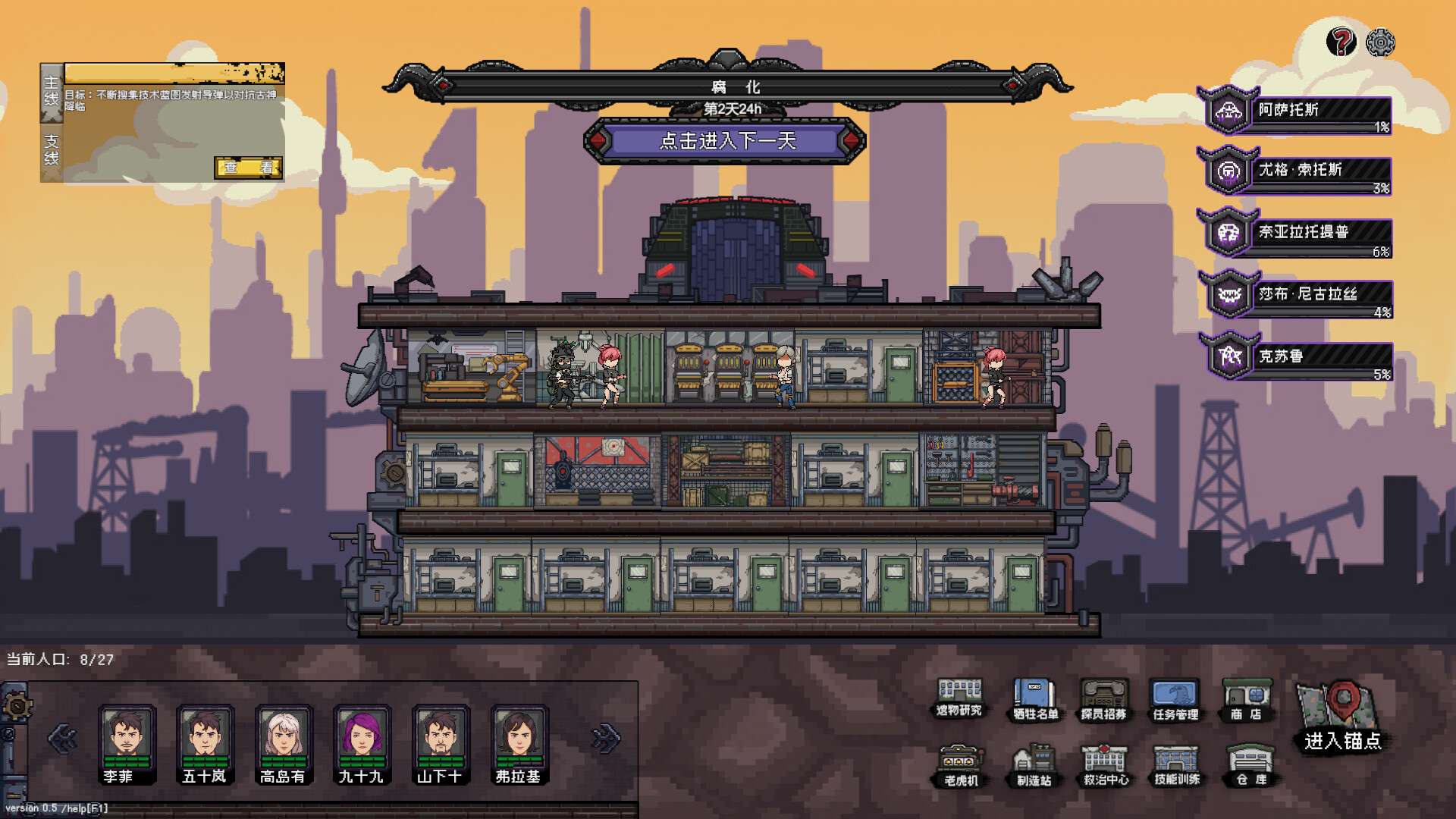
Task: Switch to the 支线 side quest tab
Action: [x=51, y=150]
